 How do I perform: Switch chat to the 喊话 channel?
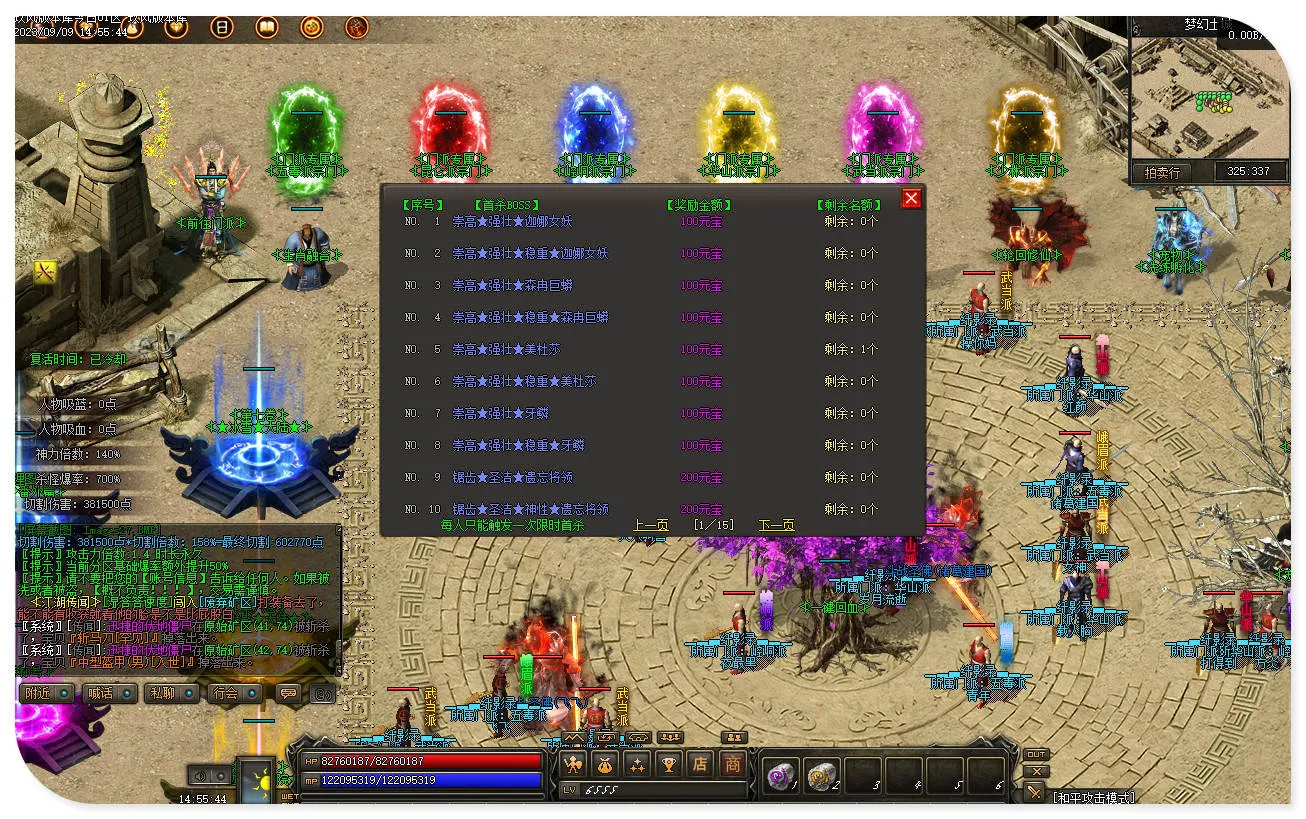108,693
